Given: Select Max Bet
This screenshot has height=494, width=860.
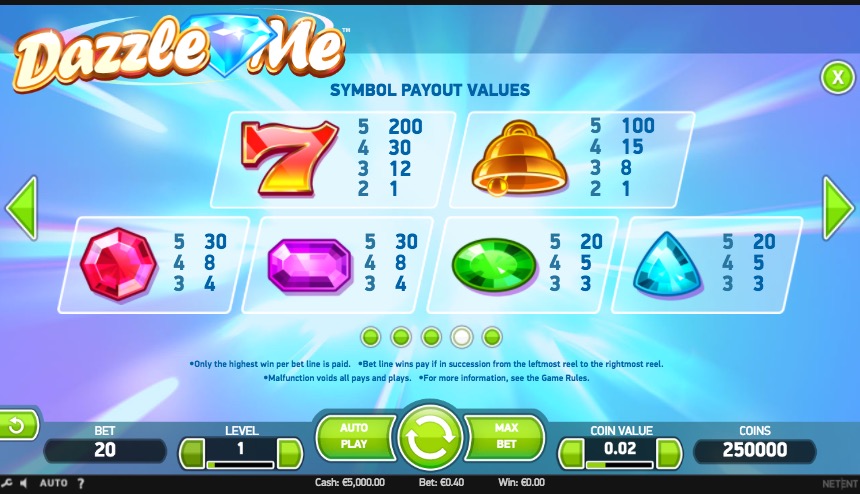Looking at the screenshot, I should pyautogui.click(x=506, y=437).
